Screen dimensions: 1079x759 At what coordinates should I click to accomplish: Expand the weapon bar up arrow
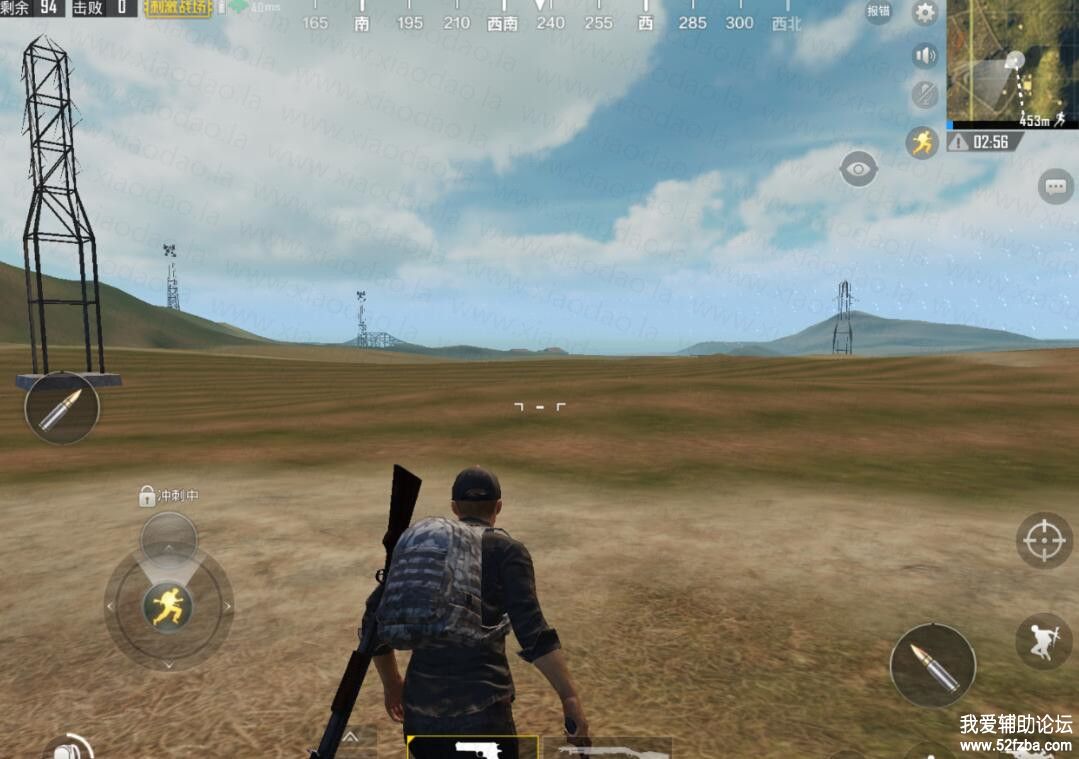click(x=351, y=737)
